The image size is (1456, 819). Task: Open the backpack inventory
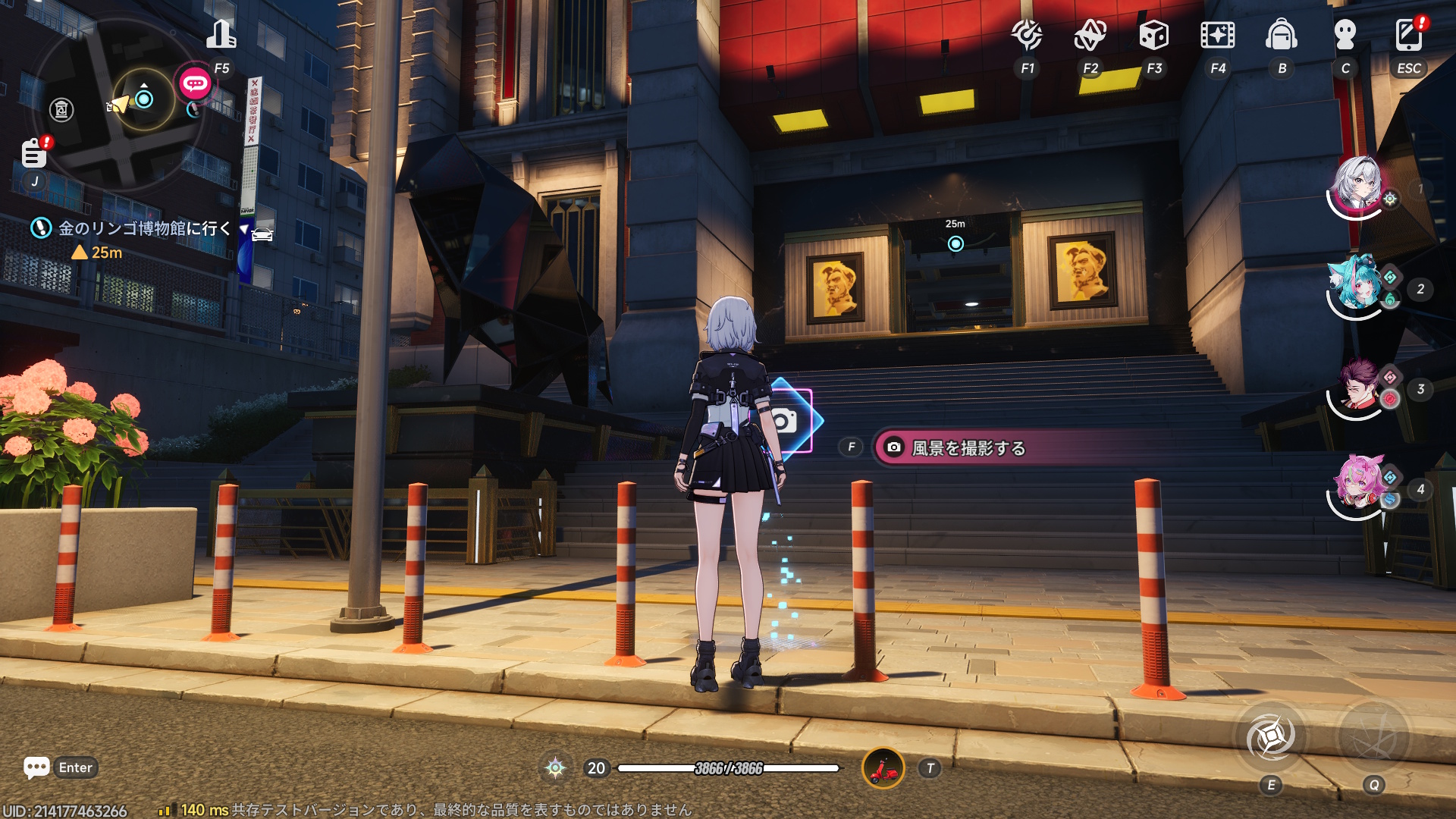tap(1281, 35)
